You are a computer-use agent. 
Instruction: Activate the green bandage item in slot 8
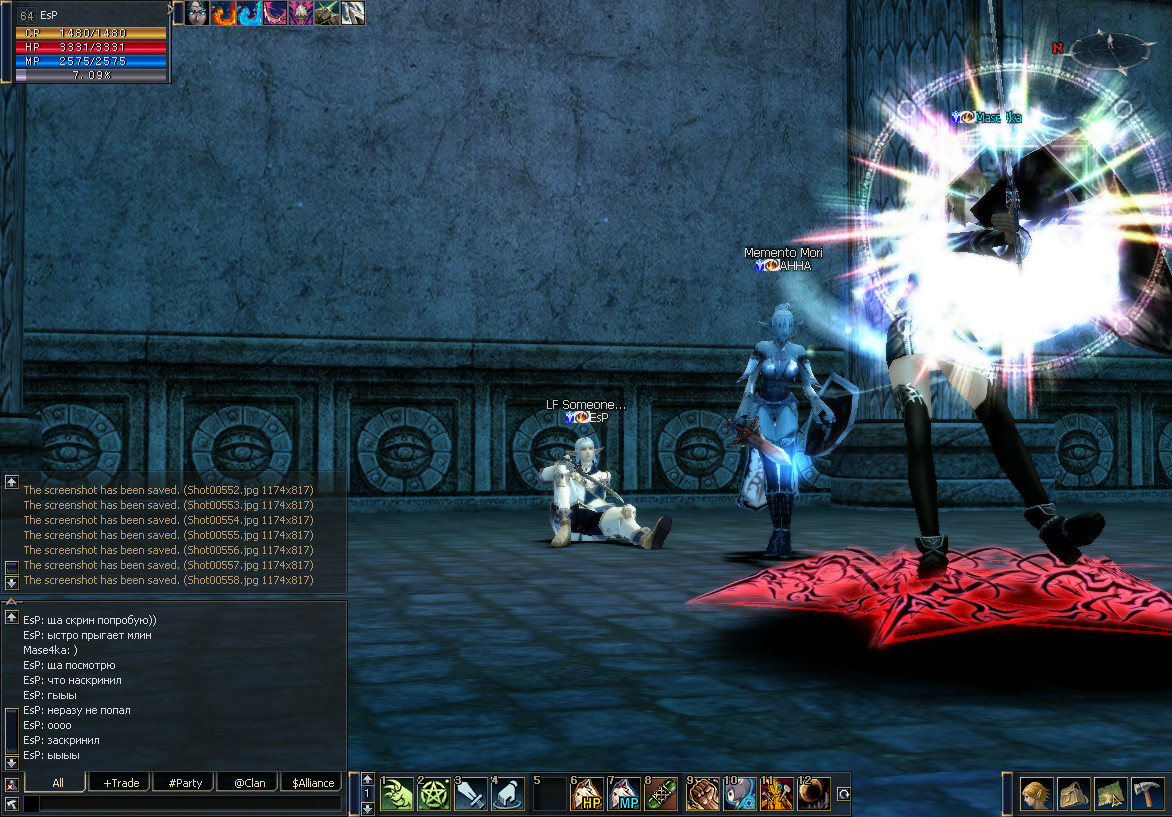tap(661, 794)
